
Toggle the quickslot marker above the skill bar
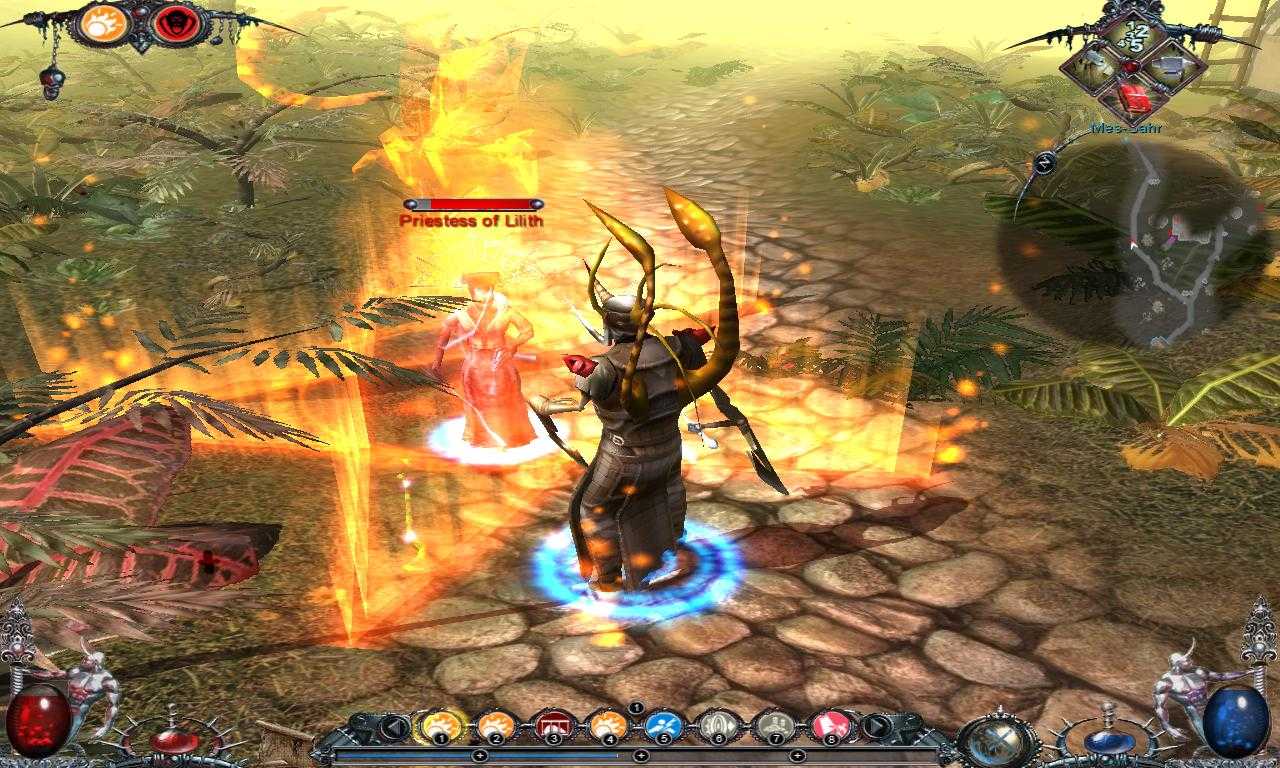pyautogui.click(x=636, y=708)
